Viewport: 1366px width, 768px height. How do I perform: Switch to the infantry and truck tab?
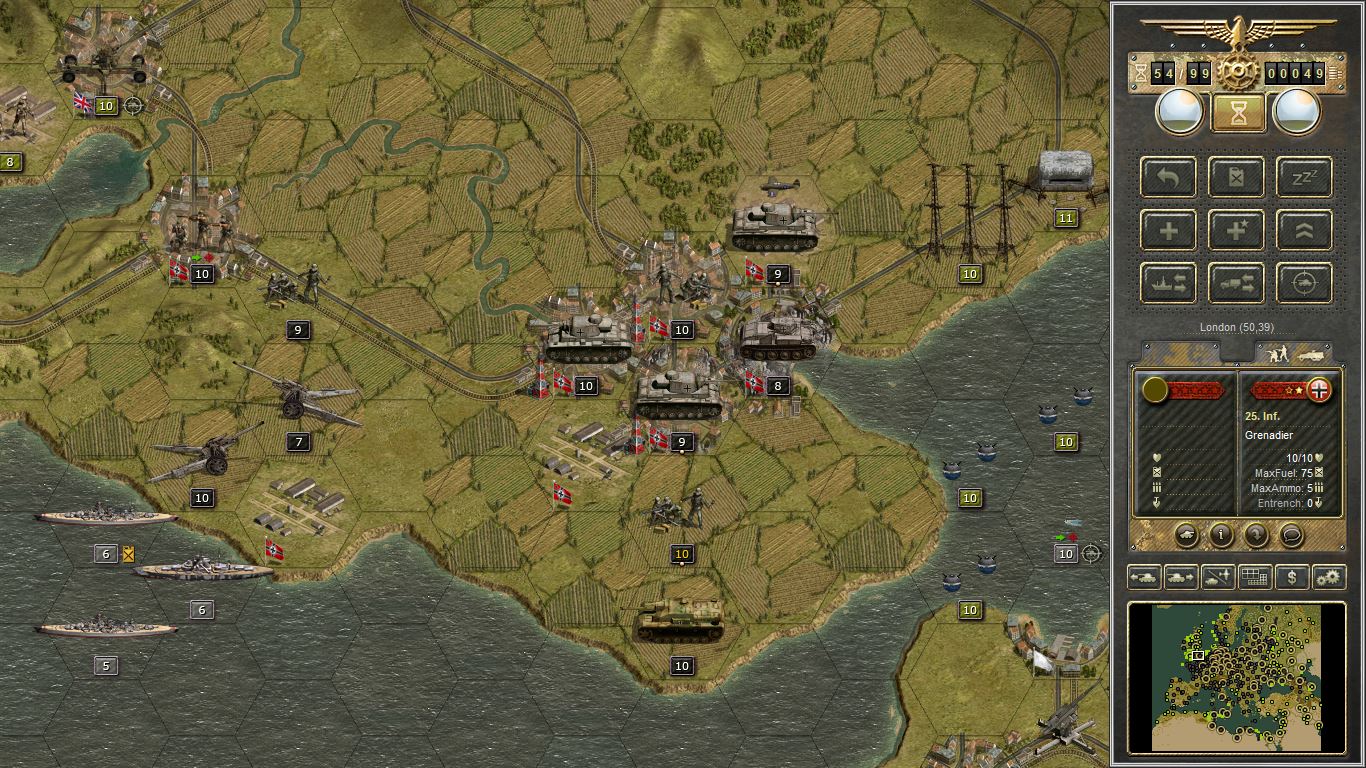[1293, 353]
